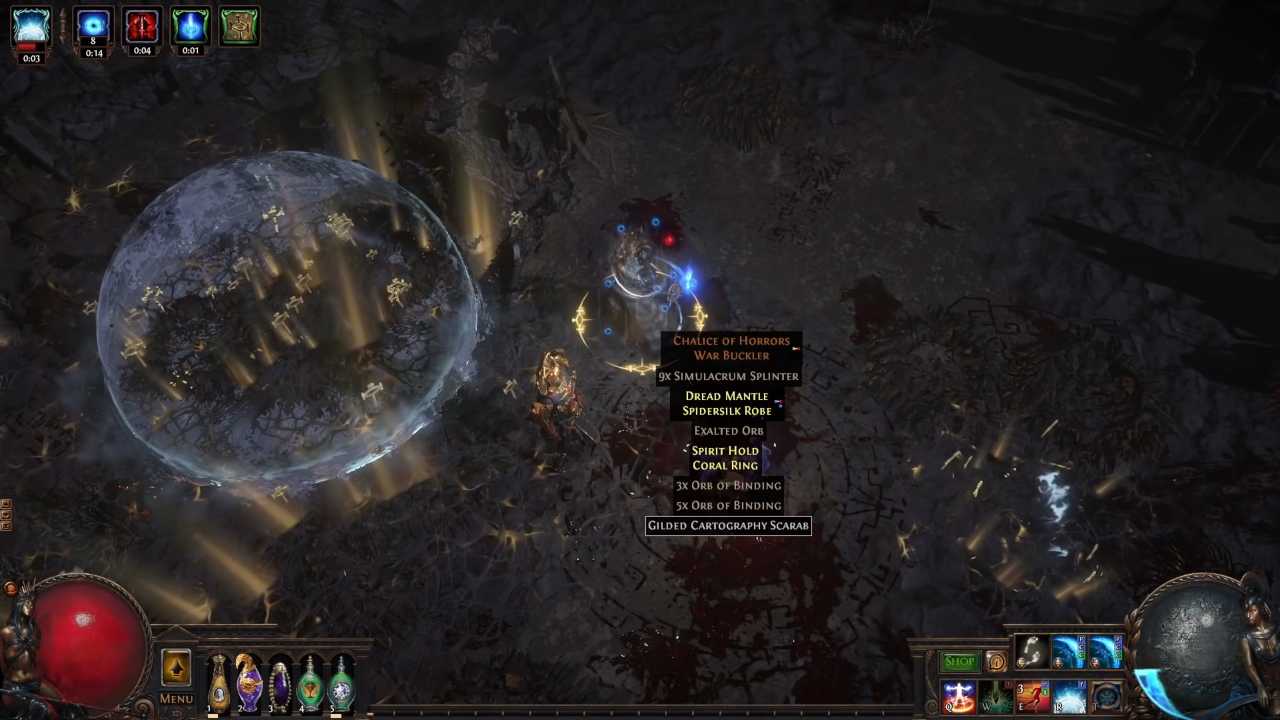The height and width of the screenshot is (720, 1280).
Task: Activate the blue circular T skill
Action: click(1106, 697)
